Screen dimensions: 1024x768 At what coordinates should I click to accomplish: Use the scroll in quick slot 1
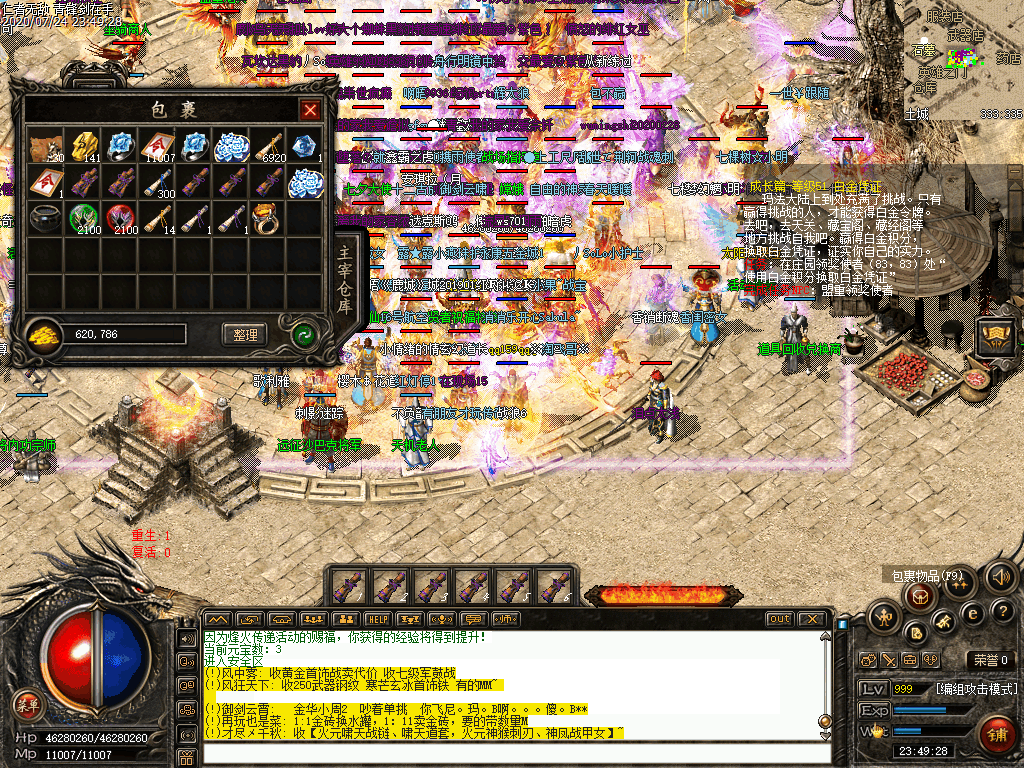point(346,585)
